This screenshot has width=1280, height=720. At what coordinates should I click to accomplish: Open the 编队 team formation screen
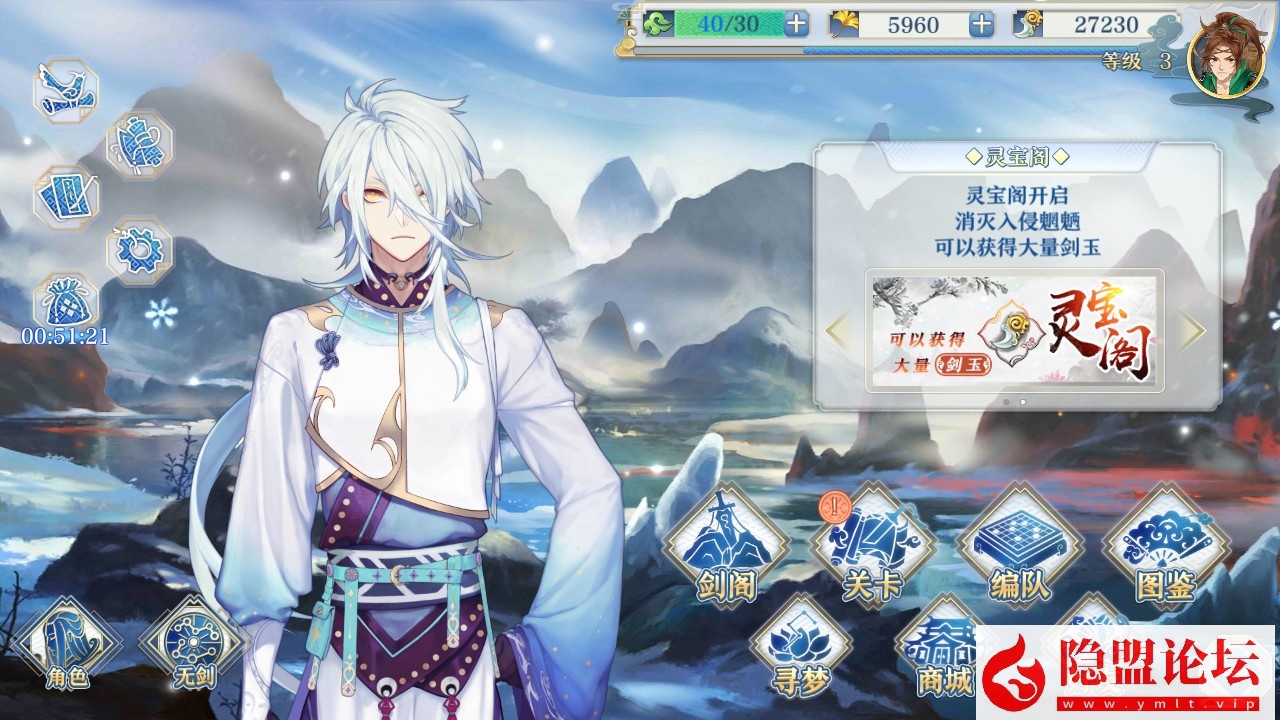pos(1019,545)
